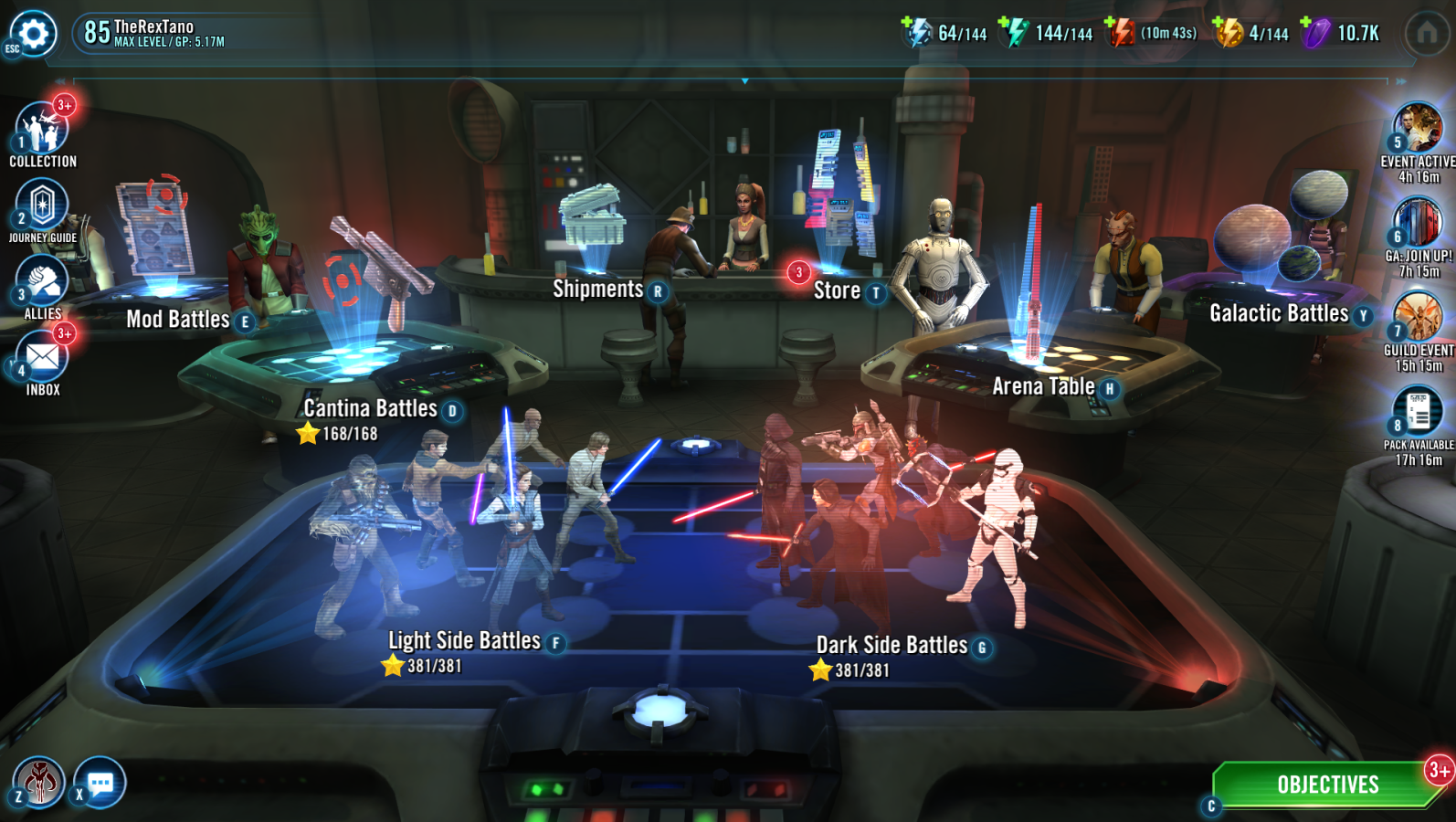Check the Inbox envelope
Screen dimensions: 1456x822
pyautogui.click(x=42, y=358)
